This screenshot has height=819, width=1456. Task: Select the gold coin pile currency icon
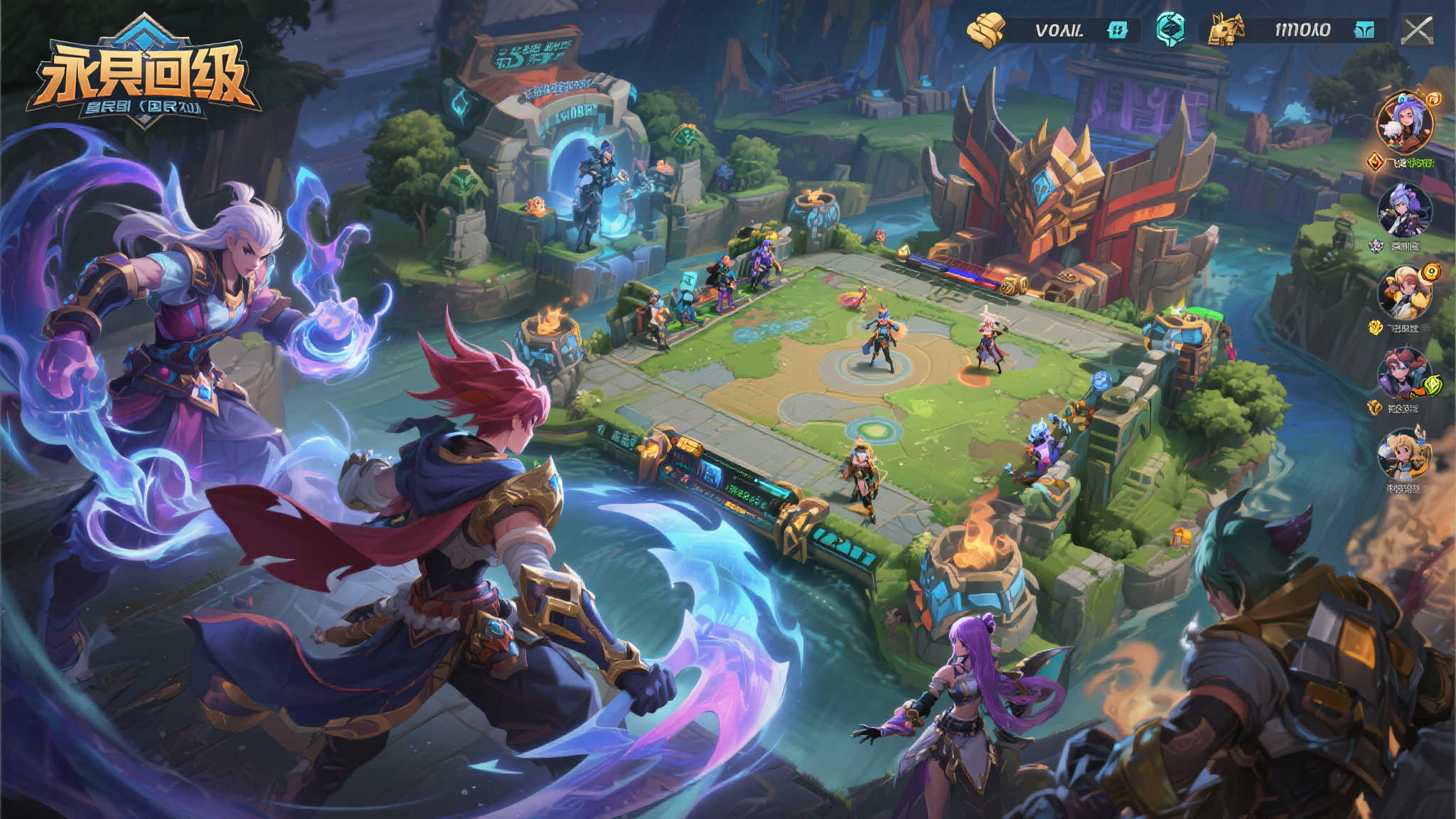click(x=987, y=30)
